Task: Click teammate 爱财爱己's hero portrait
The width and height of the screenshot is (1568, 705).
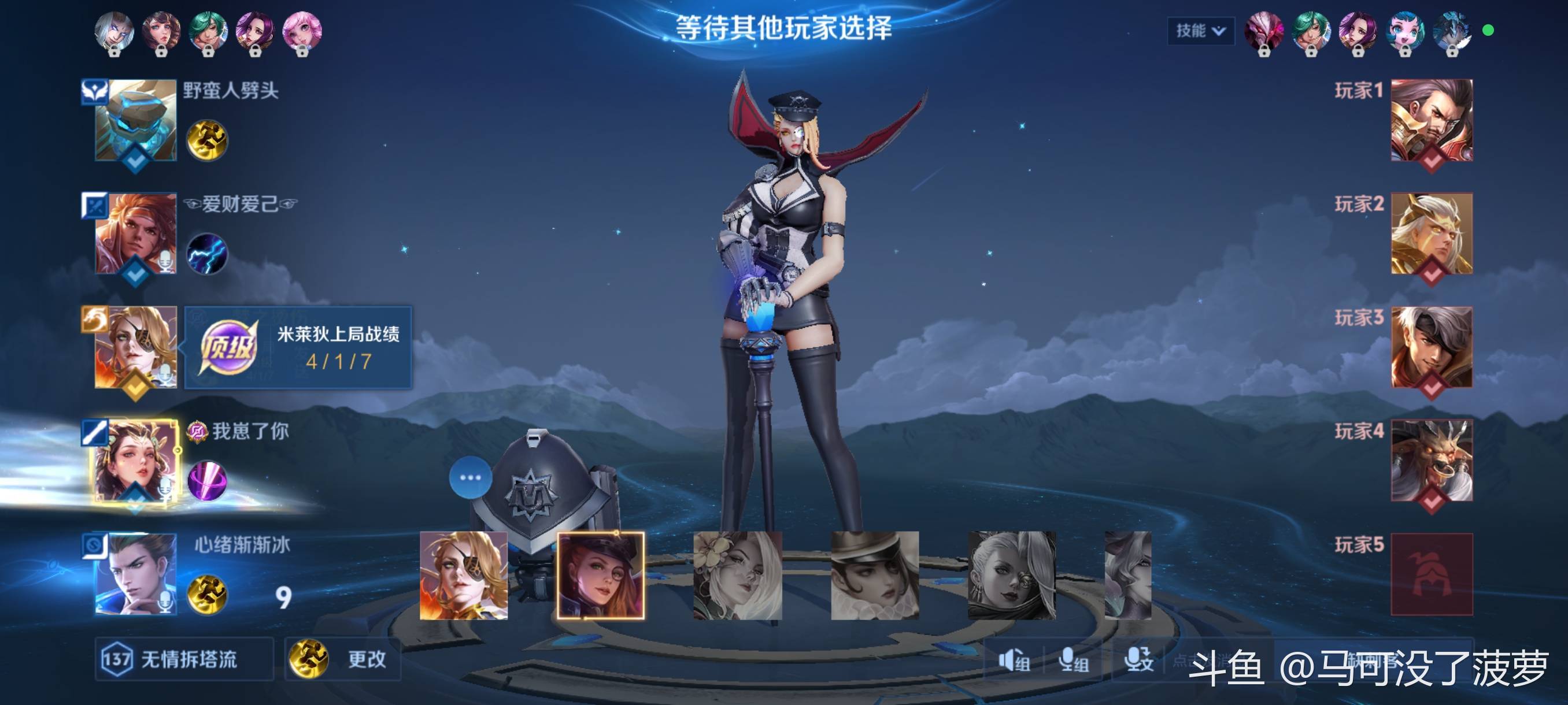Action: pos(136,233)
